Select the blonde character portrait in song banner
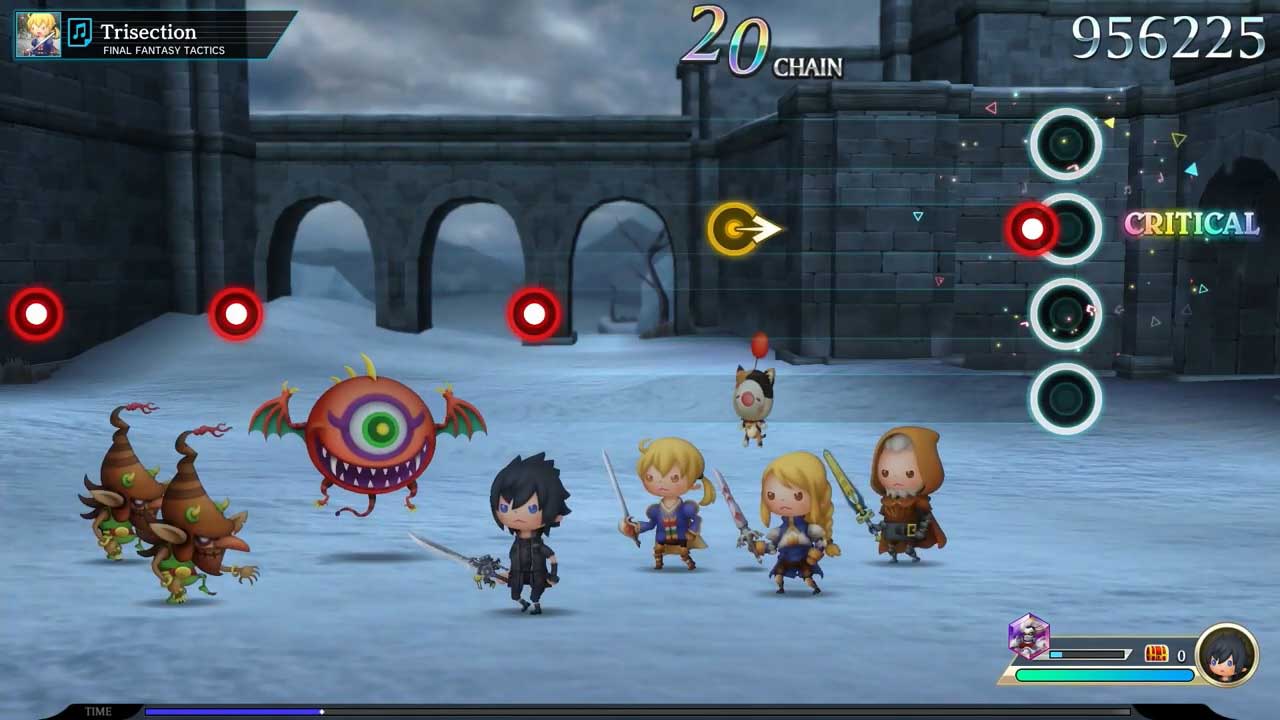The image size is (1280, 720). click(38, 34)
